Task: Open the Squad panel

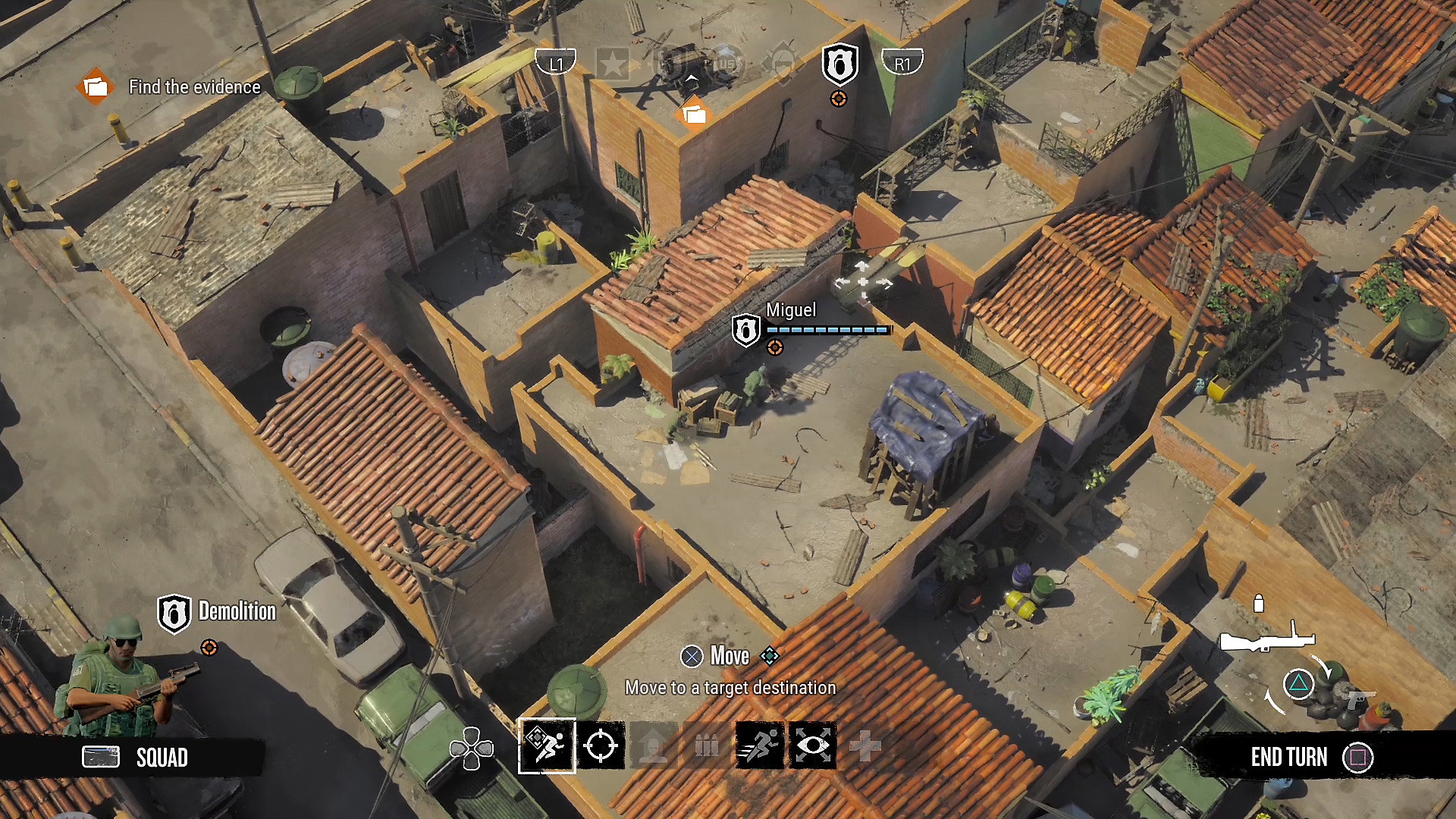Action: click(x=136, y=757)
